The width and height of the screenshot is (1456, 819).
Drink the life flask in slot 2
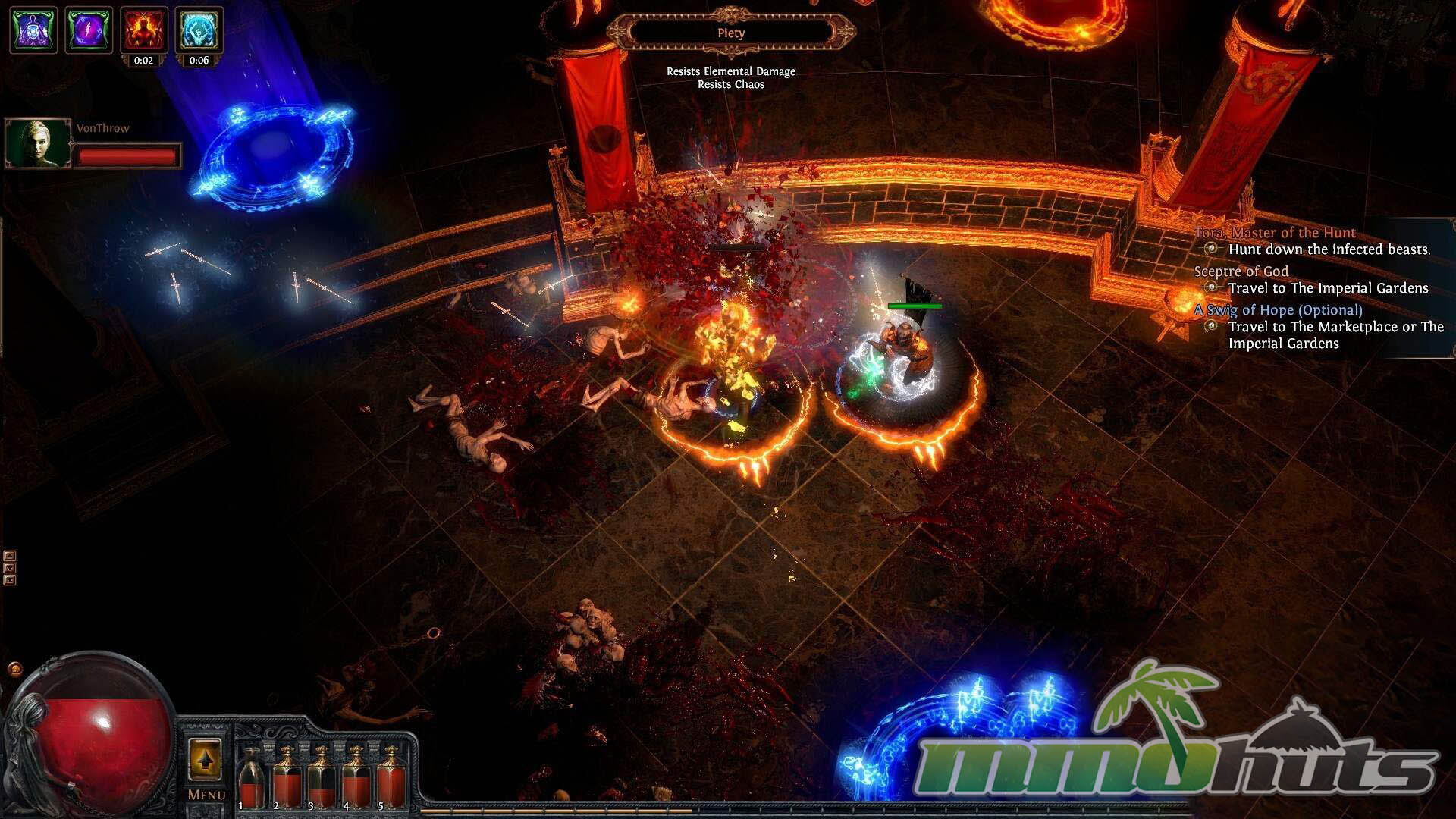[287, 778]
